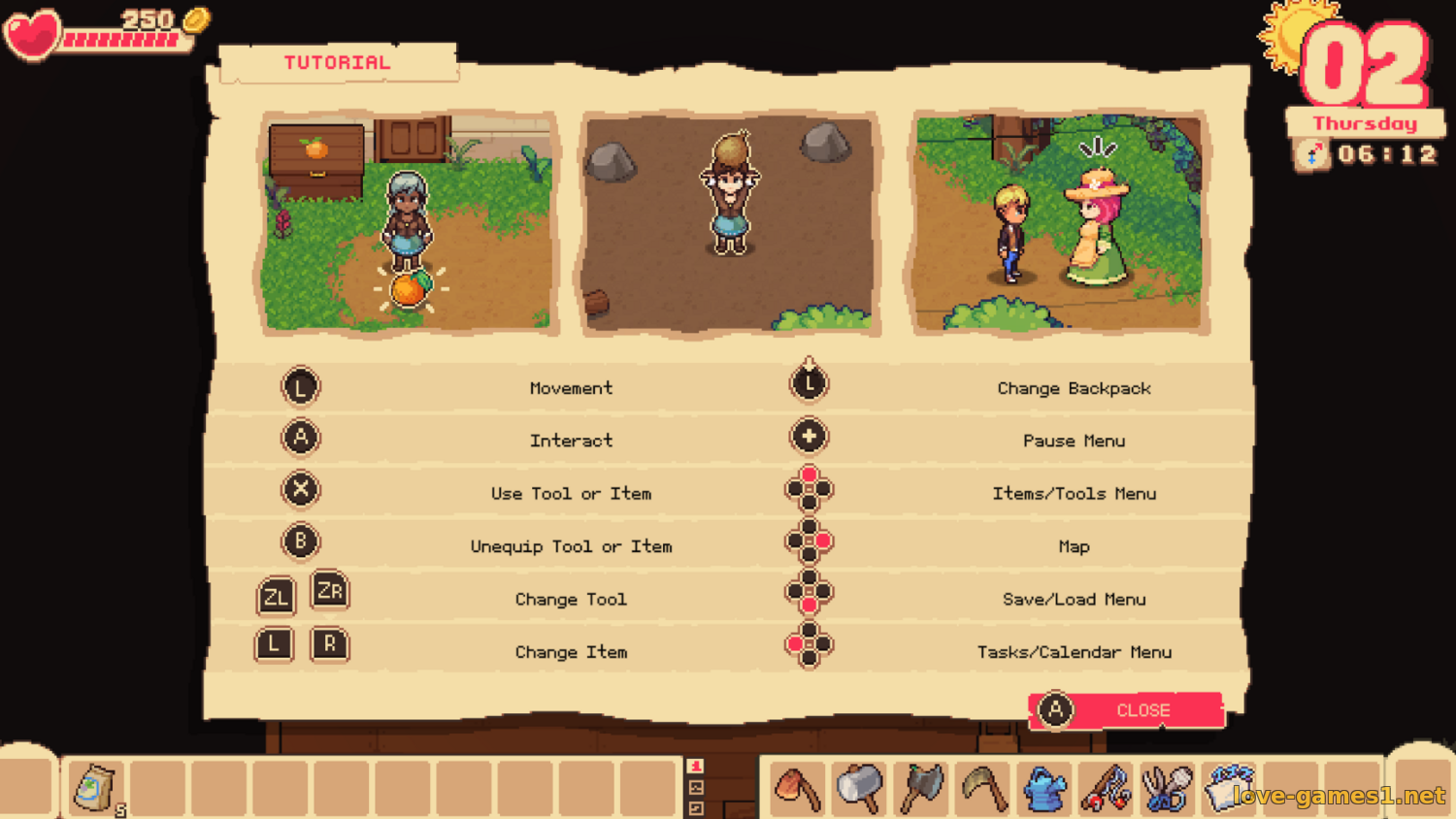Select the sickle tool

point(982,788)
